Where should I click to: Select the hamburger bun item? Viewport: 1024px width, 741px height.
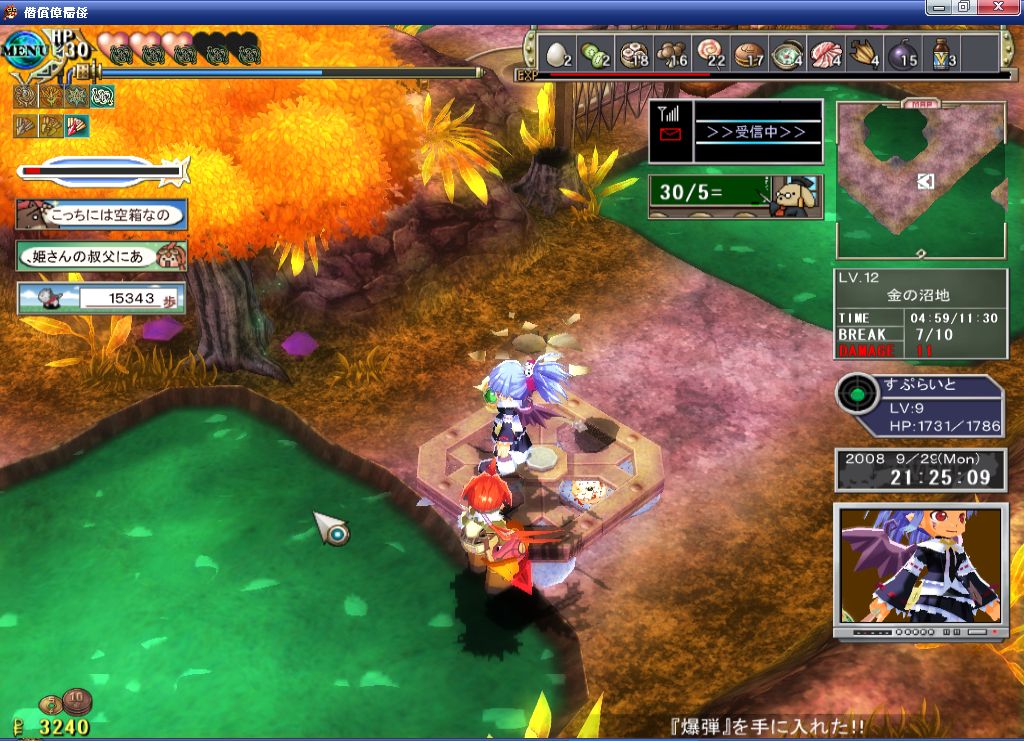click(748, 53)
